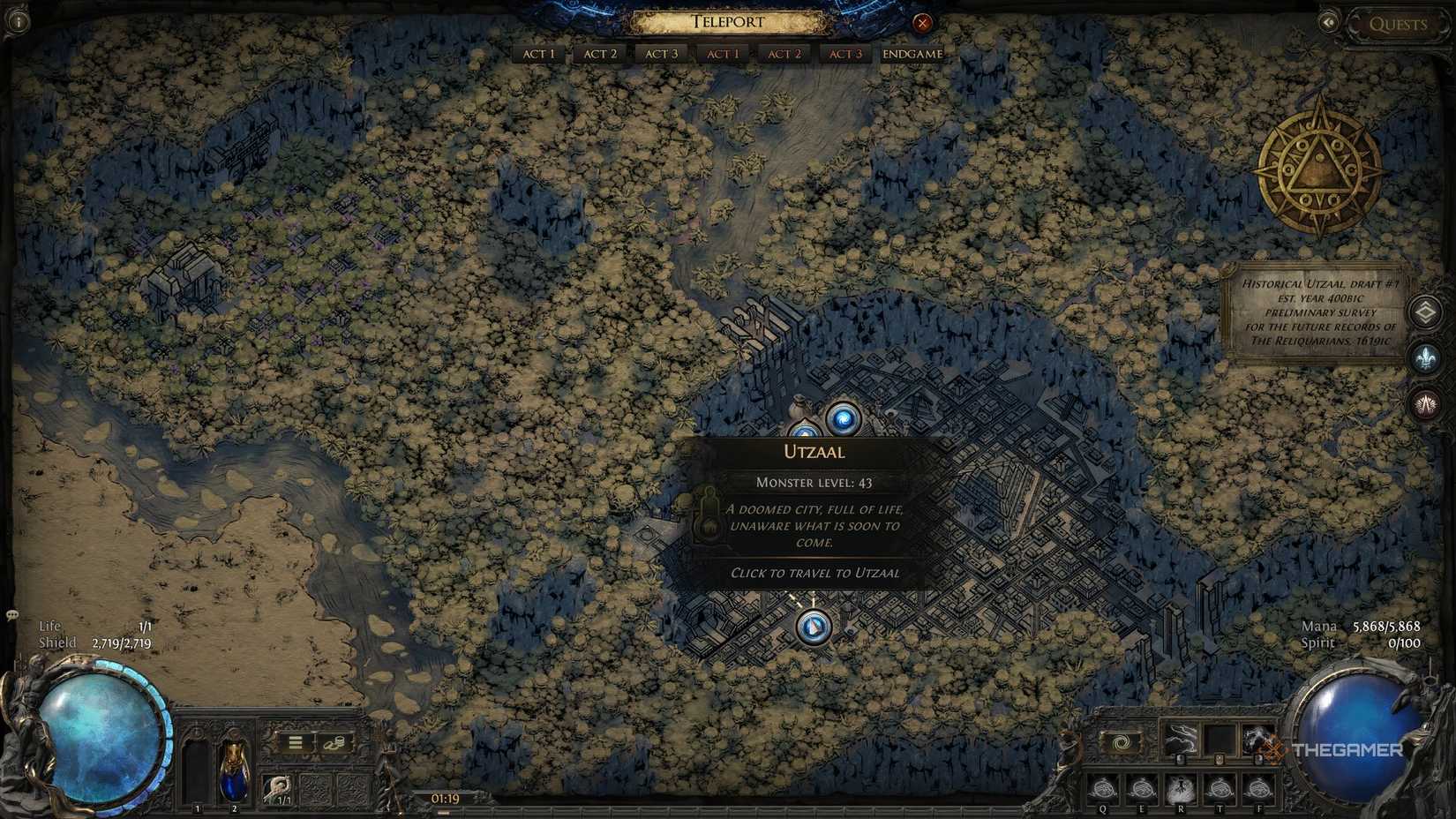Click the swirling portal skill icon on the hotbar
This screenshot has width=1456, height=819.
[1120, 744]
